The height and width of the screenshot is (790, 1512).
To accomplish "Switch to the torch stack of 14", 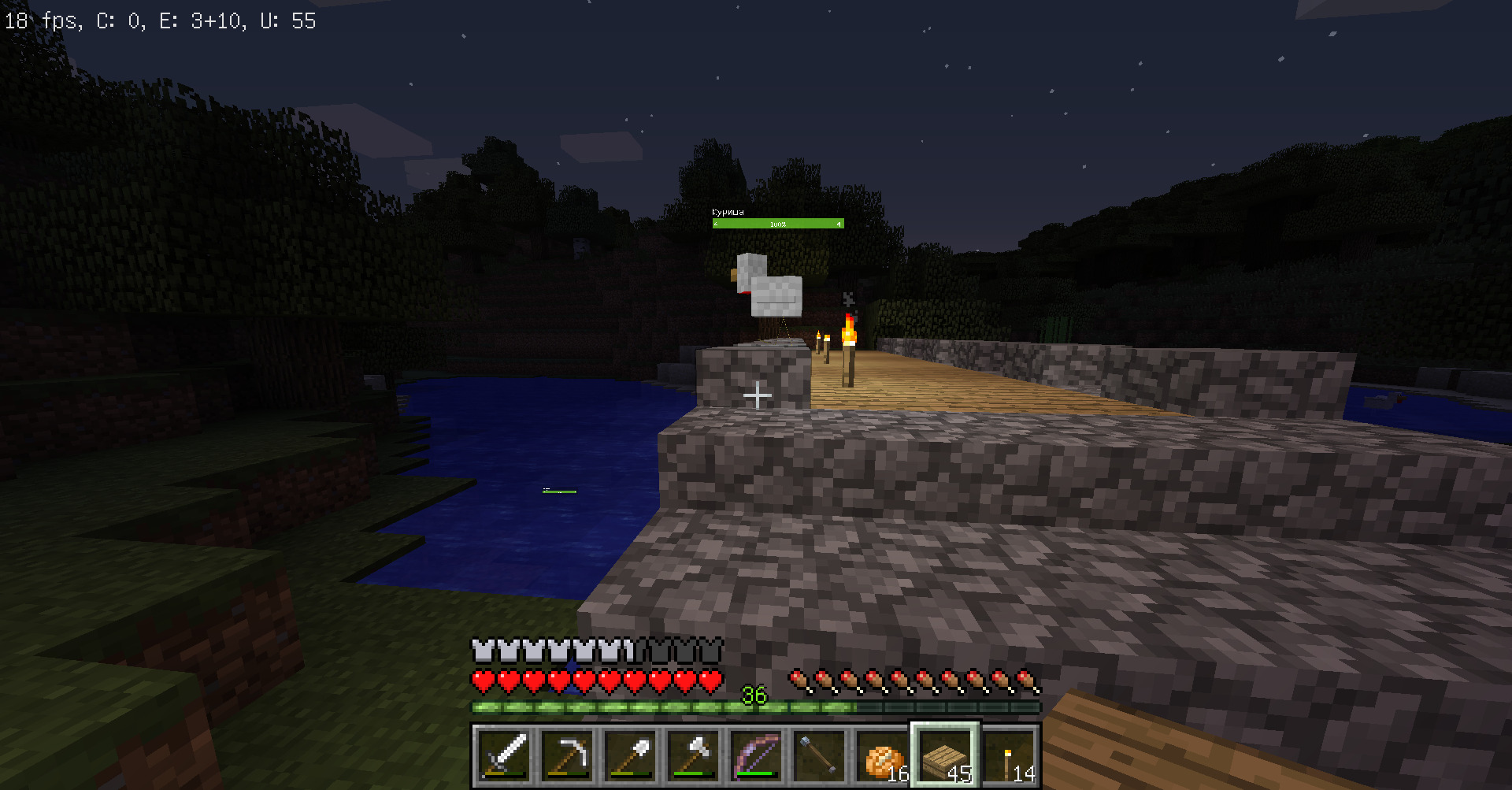I will click(x=1009, y=756).
